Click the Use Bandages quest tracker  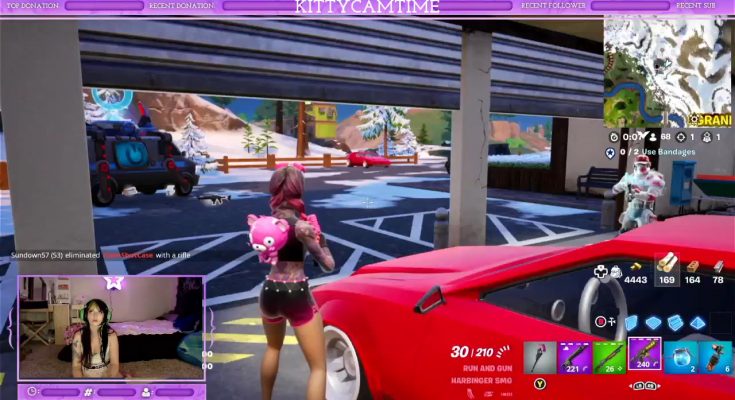(655, 152)
